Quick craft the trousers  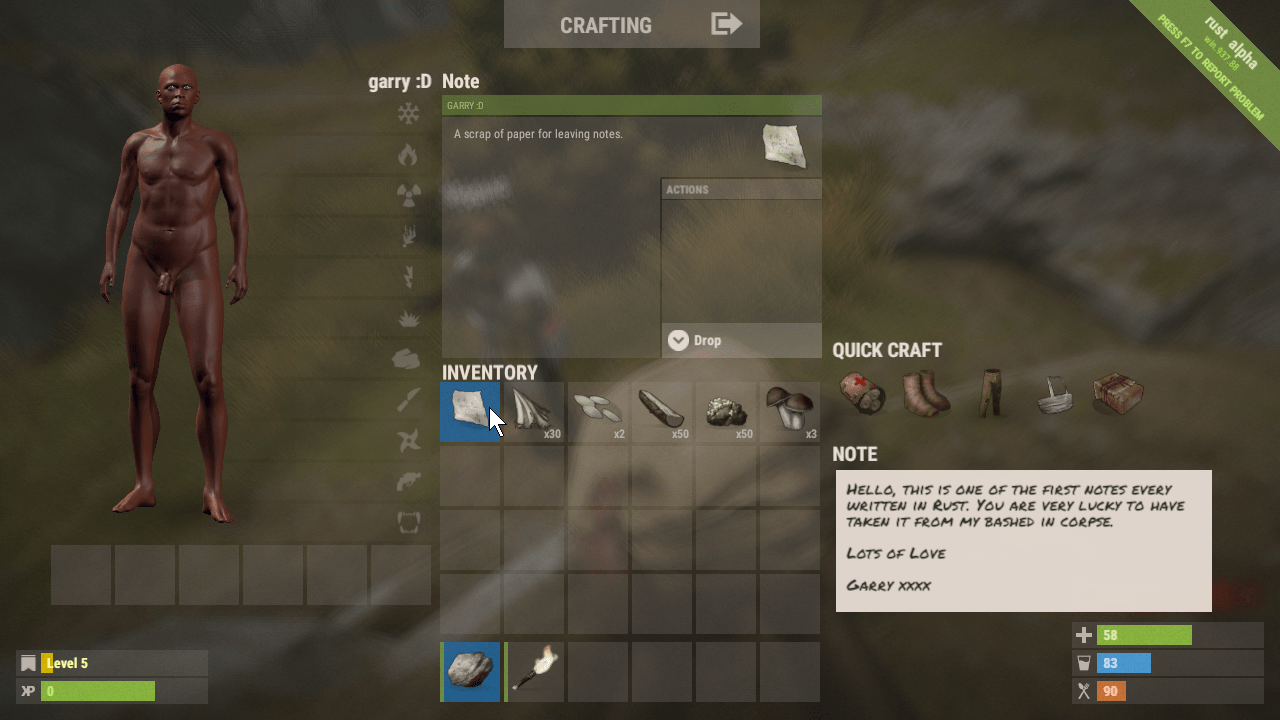(990, 394)
